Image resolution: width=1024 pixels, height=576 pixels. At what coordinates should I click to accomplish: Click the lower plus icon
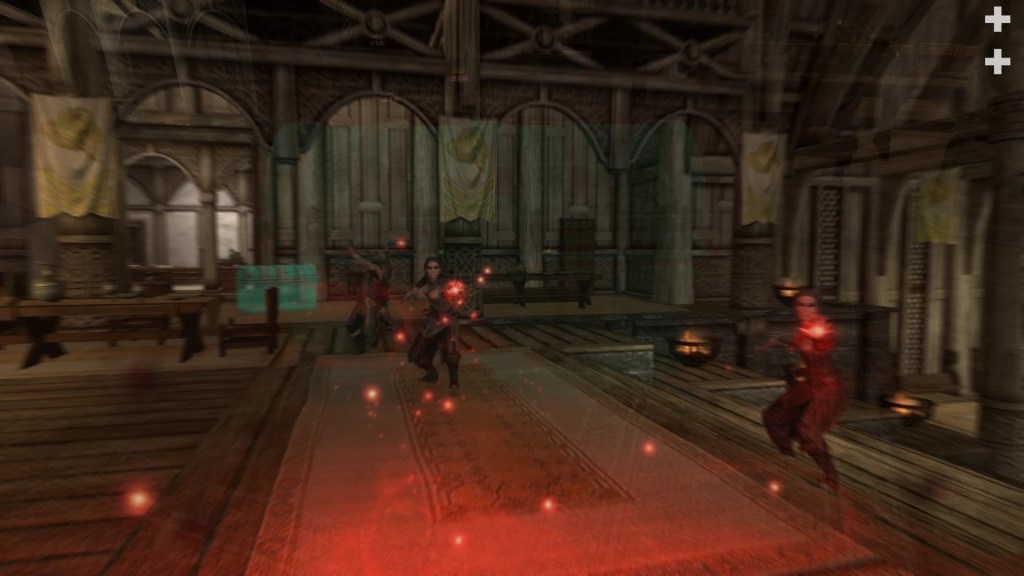coord(997,62)
